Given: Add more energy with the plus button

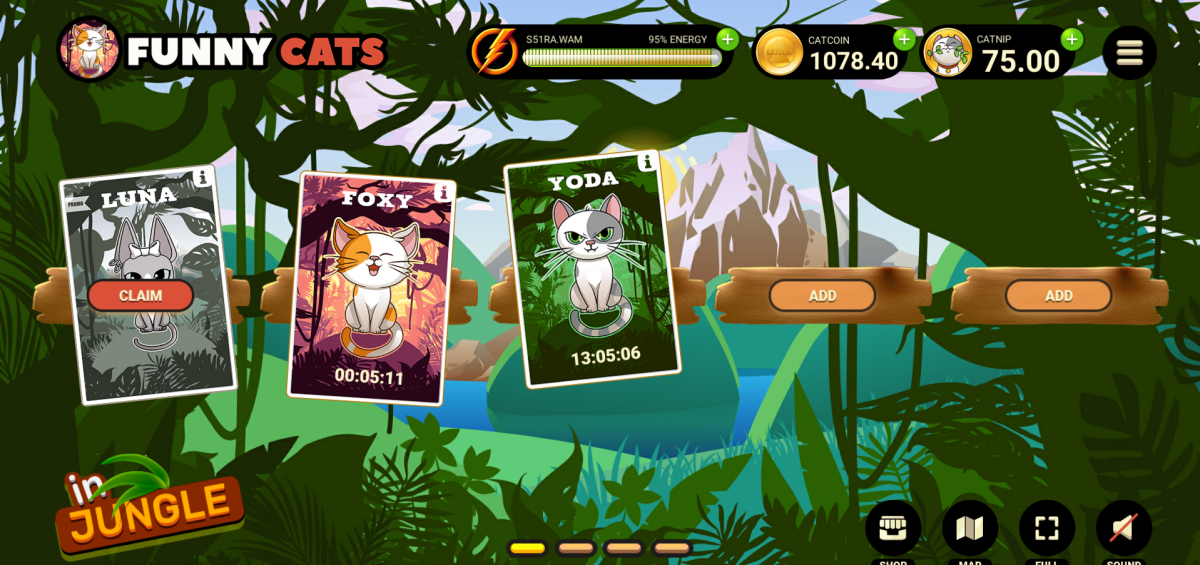Looking at the screenshot, I should [727, 40].
